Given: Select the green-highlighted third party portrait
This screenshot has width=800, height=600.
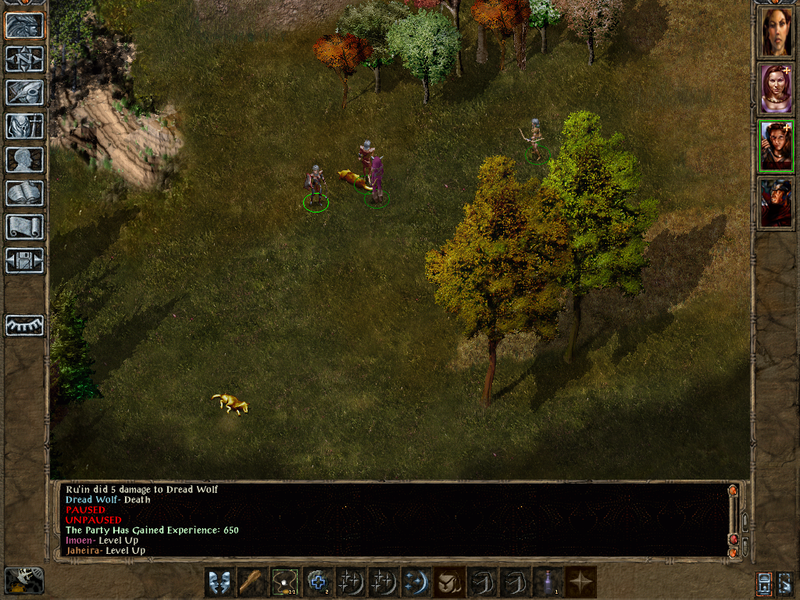Looking at the screenshot, I should point(776,146).
